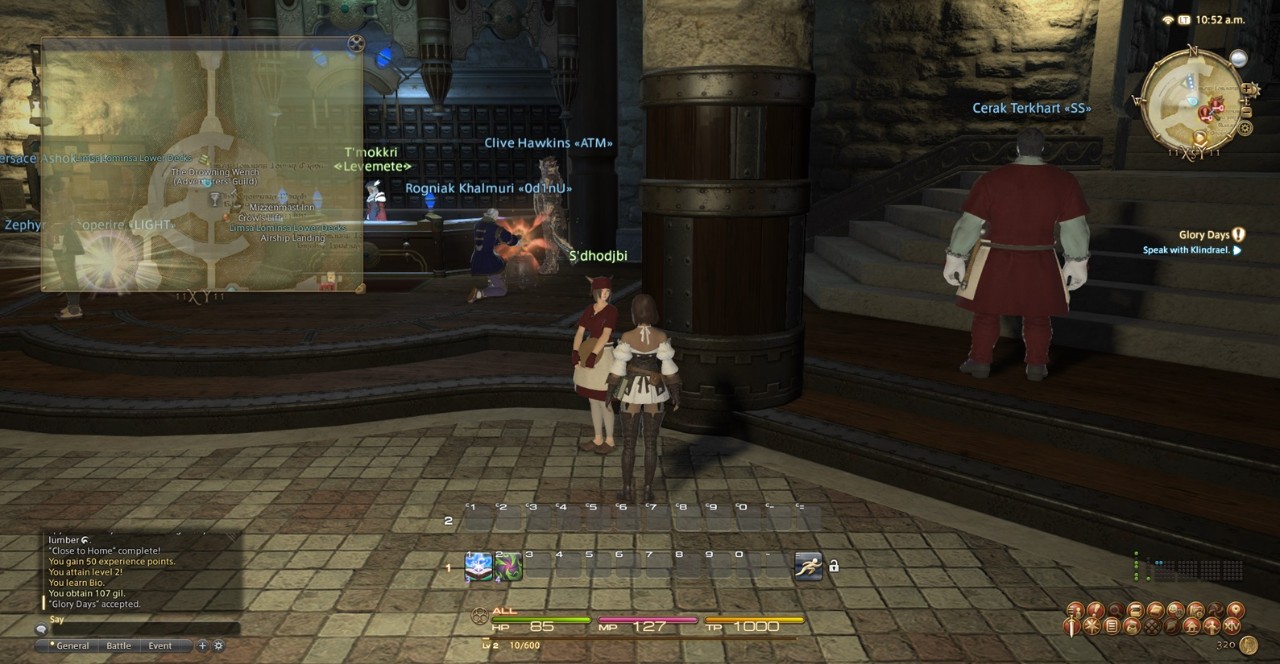Open the sword icon in the main menu

[x=1073, y=627]
